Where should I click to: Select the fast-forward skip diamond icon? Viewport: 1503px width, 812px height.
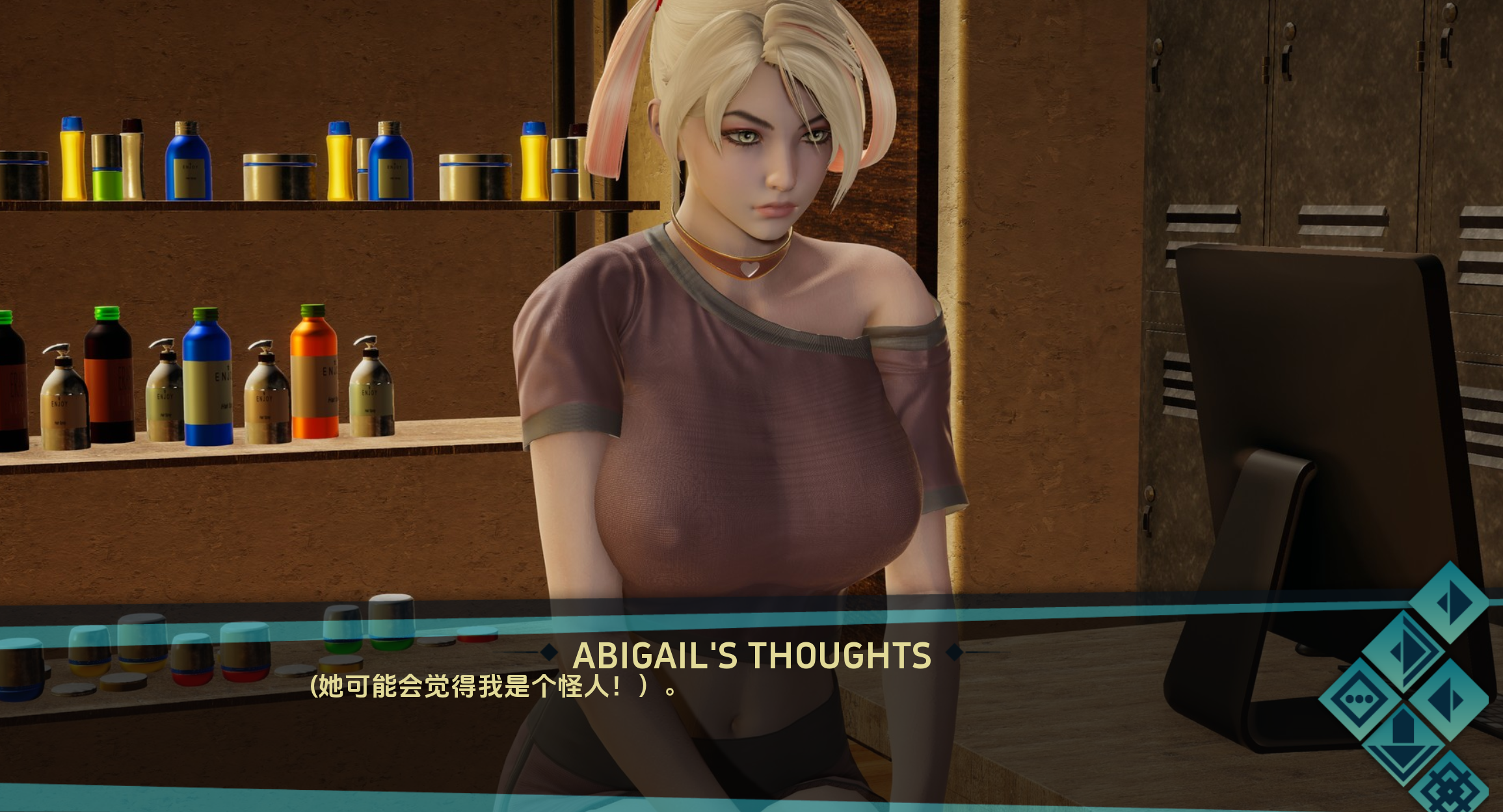(x=1403, y=649)
